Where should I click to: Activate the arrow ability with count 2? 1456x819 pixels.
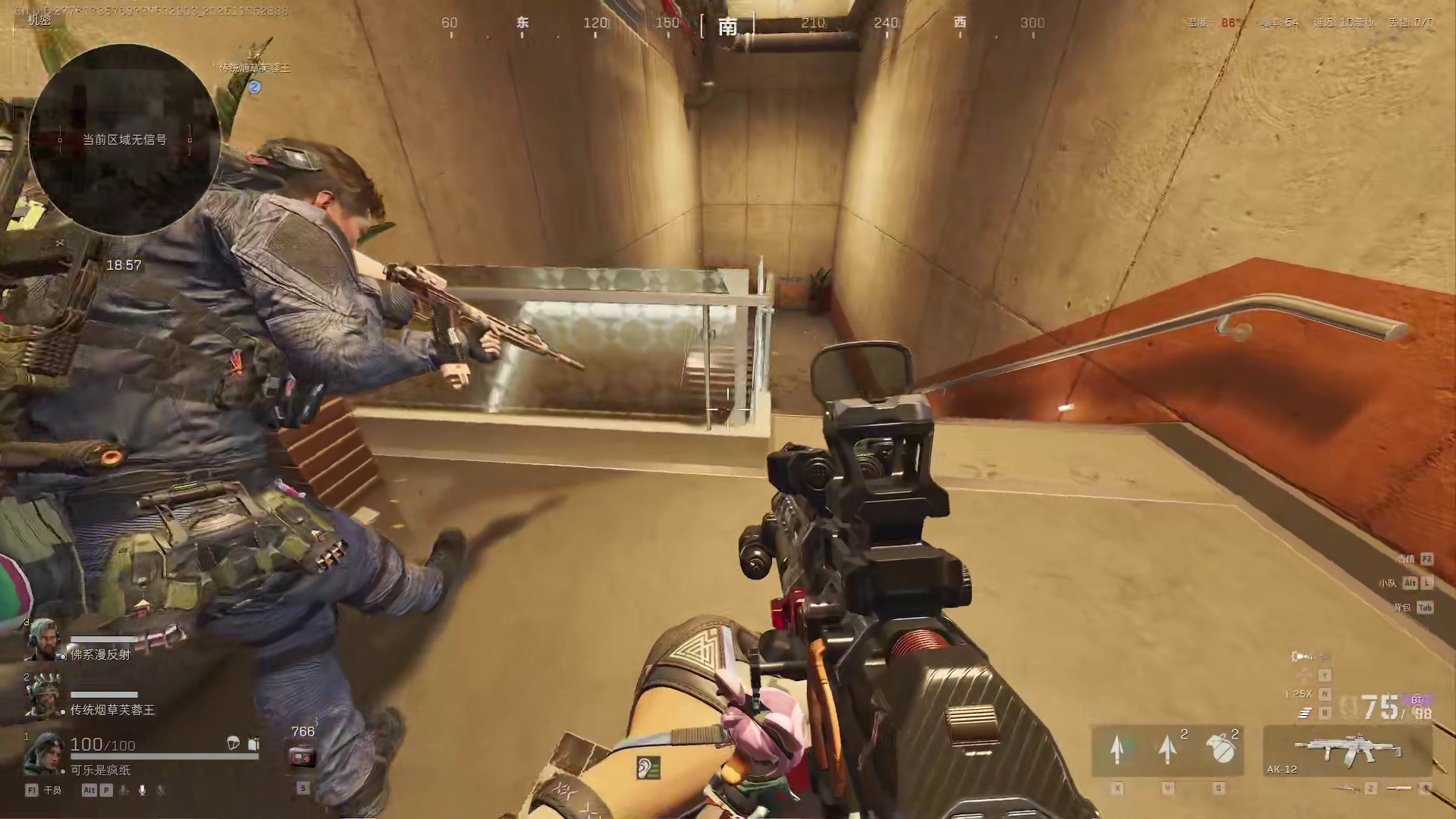[x=1168, y=749]
